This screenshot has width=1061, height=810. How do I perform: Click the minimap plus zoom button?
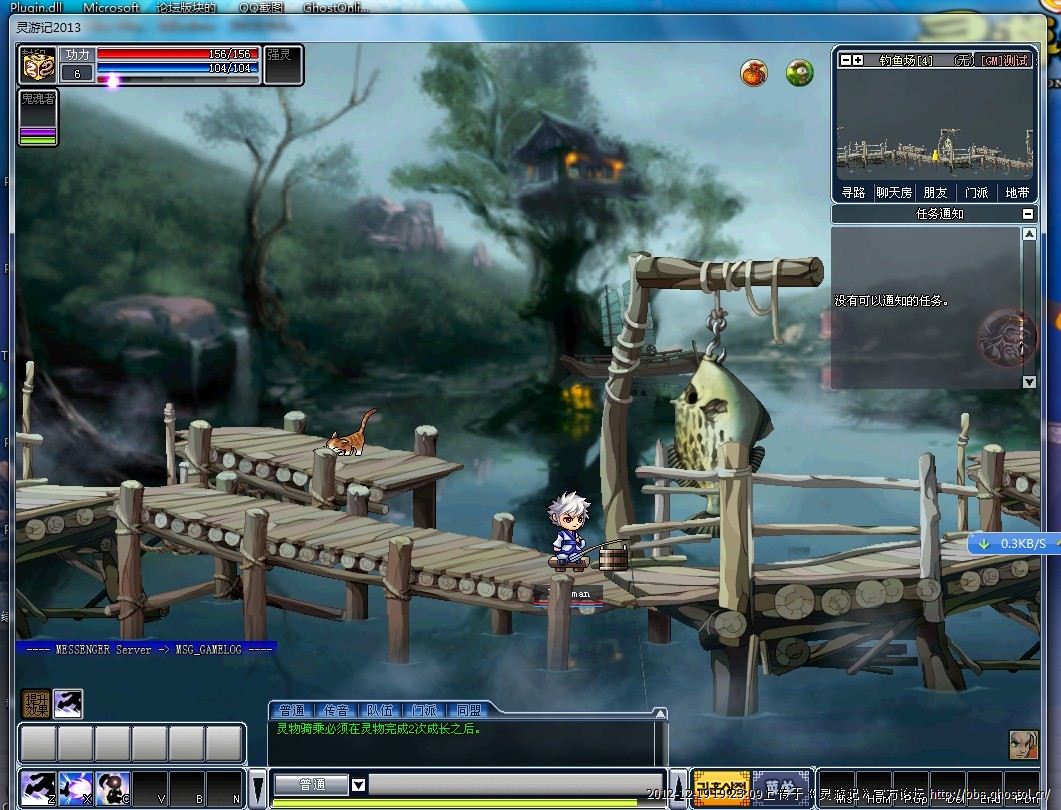coord(858,61)
